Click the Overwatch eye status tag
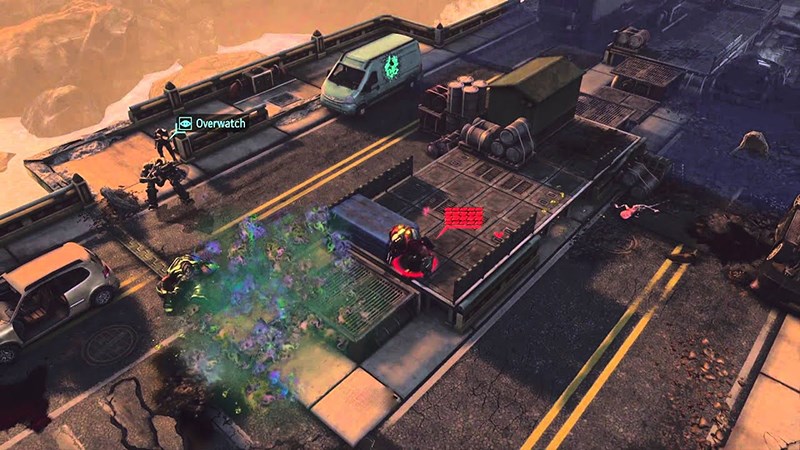The width and height of the screenshot is (800, 450). [x=184, y=124]
